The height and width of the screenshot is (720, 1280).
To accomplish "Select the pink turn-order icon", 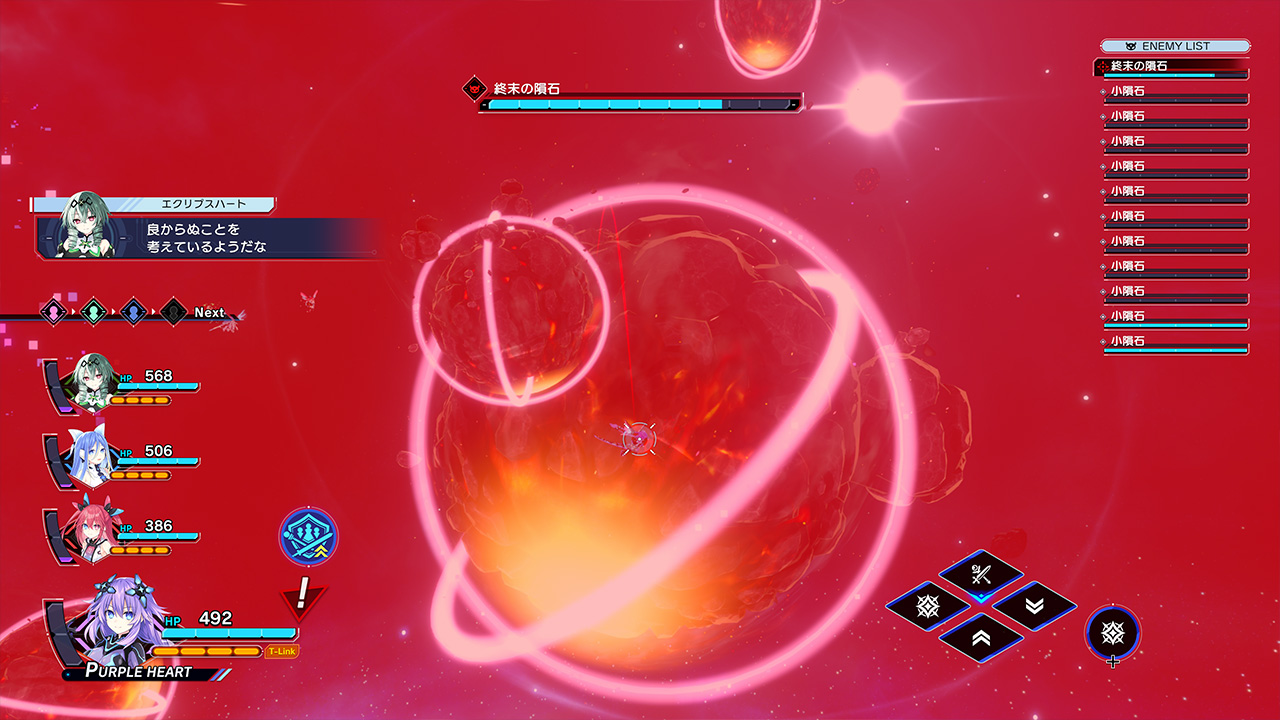I will 53,312.
